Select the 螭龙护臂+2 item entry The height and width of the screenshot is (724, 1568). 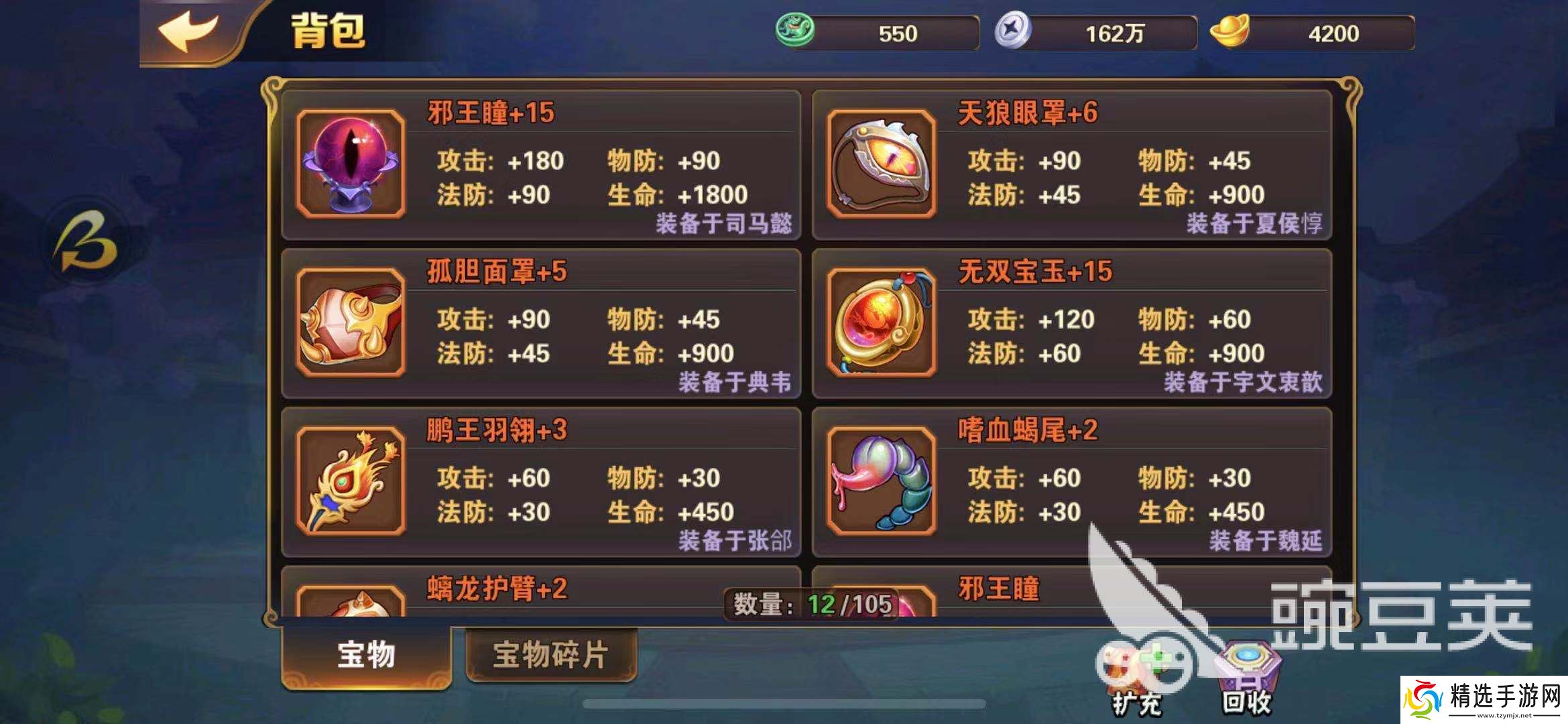pyautogui.click(x=496, y=590)
